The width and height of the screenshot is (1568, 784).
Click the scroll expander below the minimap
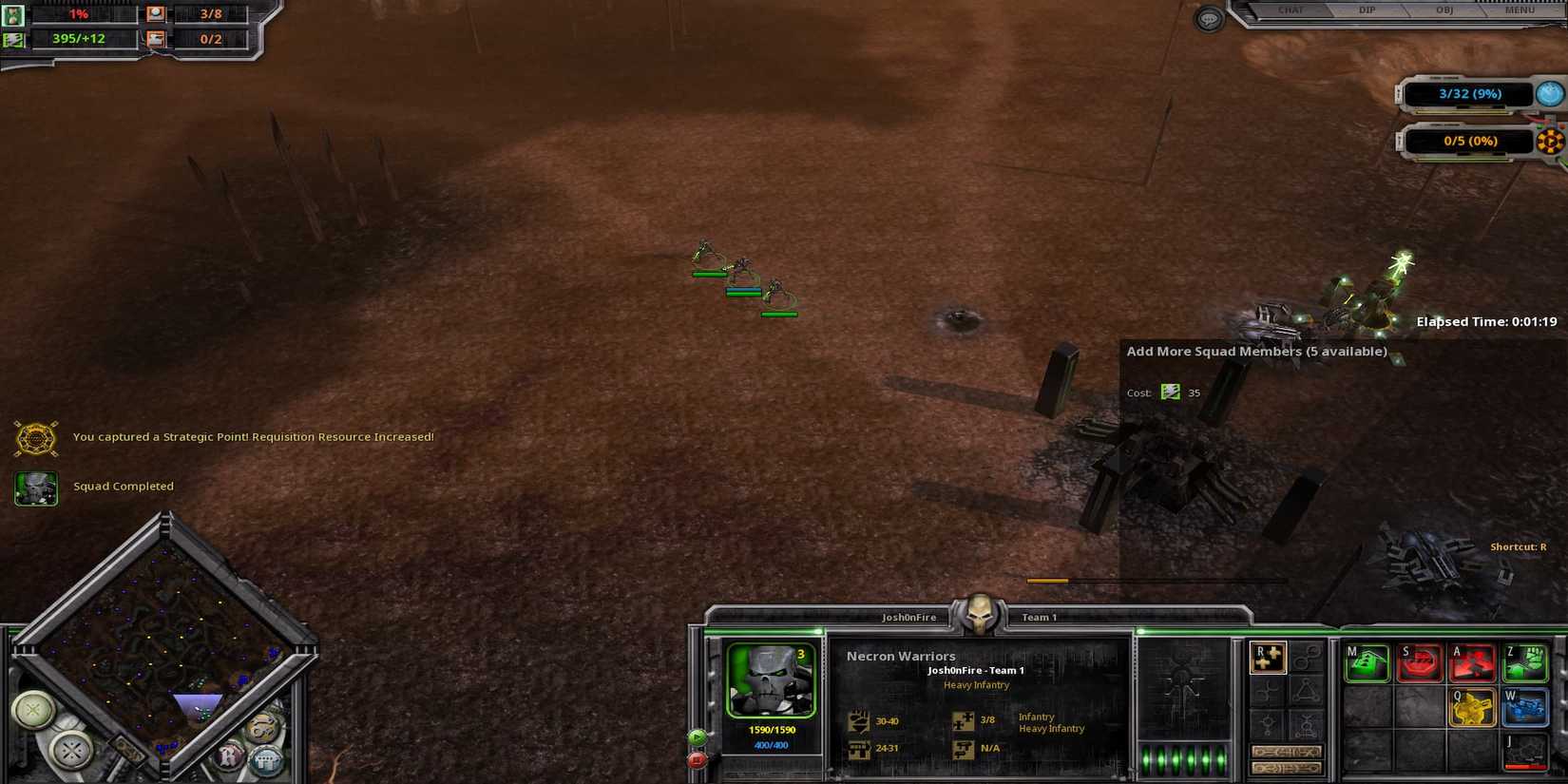(x=129, y=751)
